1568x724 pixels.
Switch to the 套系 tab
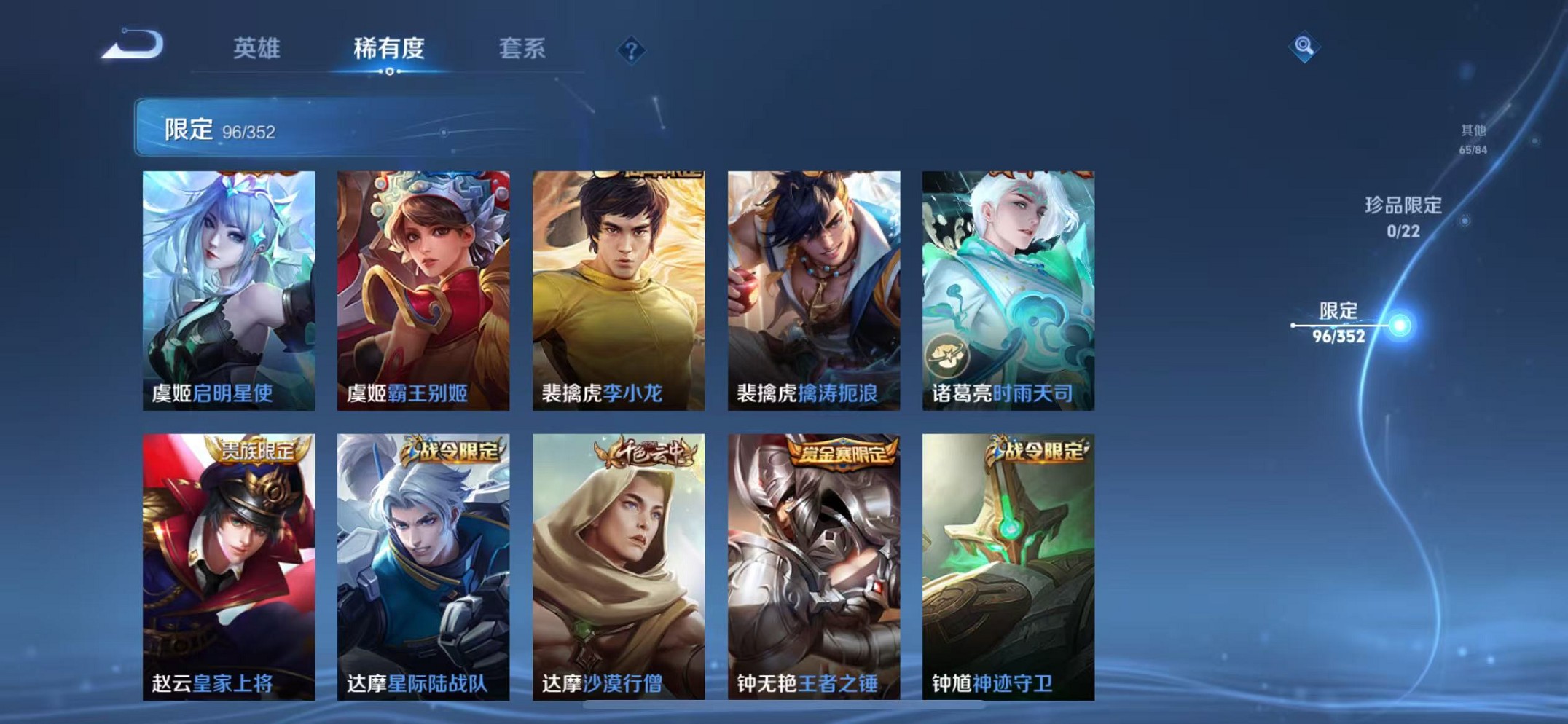(x=522, y=48)
